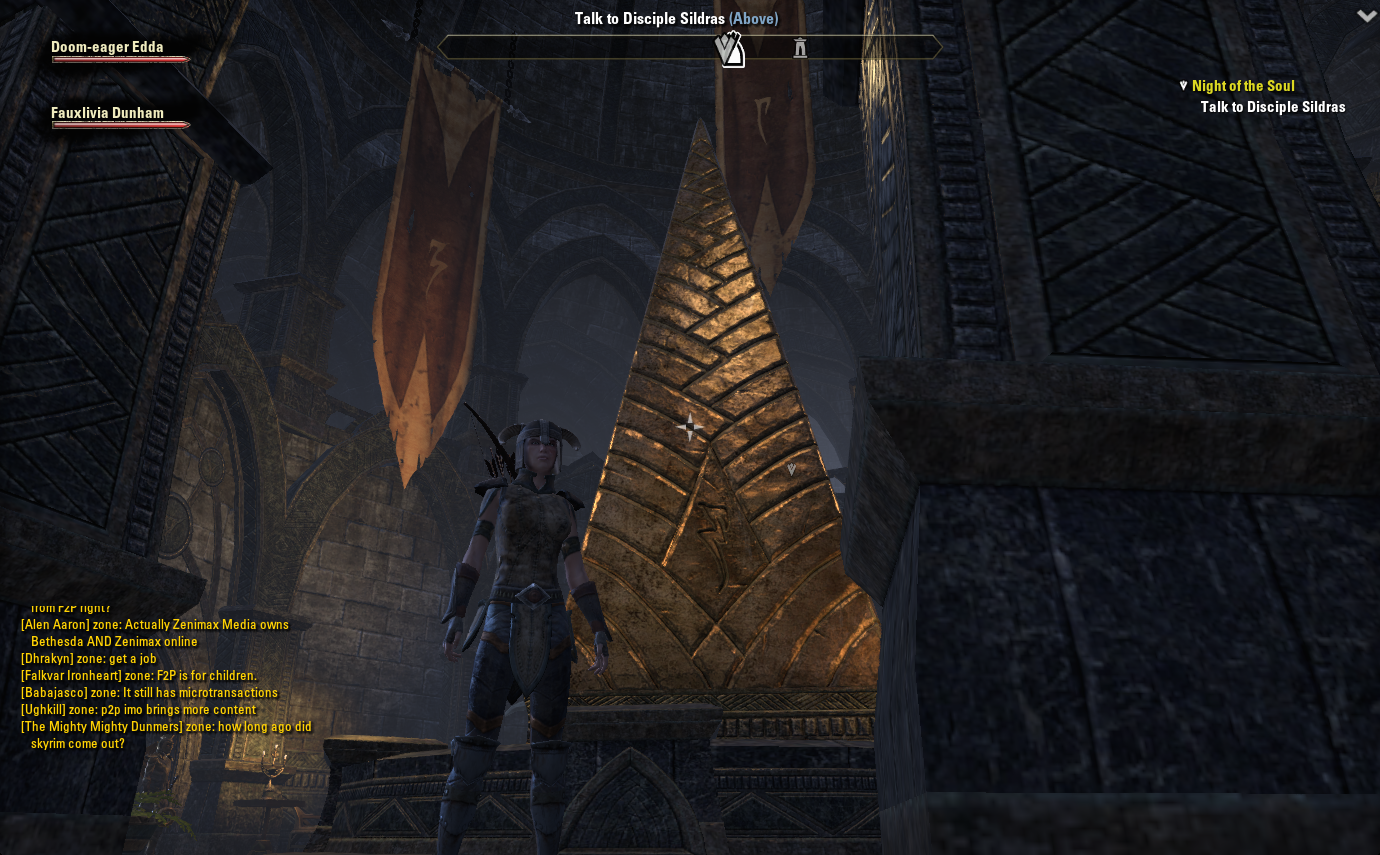
Task: Click the quest marker on the compass
Action: tap(730, 48)
